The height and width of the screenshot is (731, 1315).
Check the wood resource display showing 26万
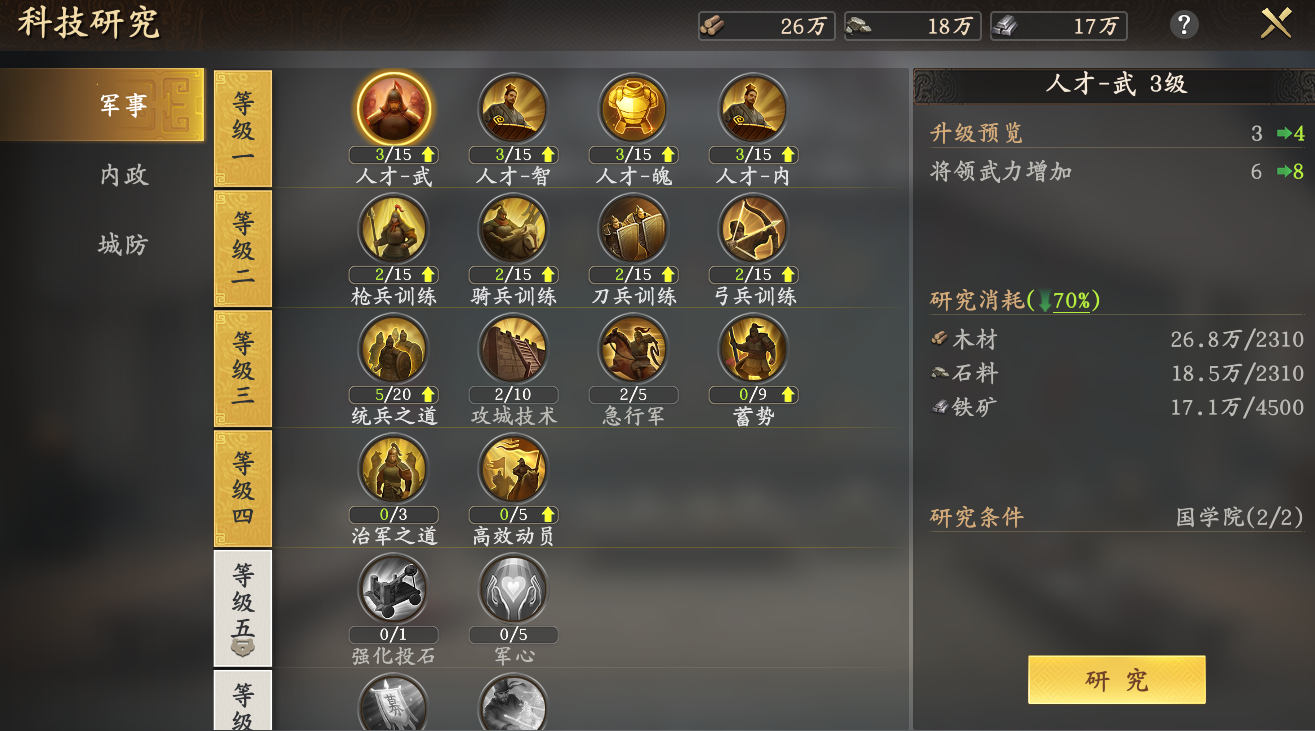pyautogui.click(x=767, y=26)
